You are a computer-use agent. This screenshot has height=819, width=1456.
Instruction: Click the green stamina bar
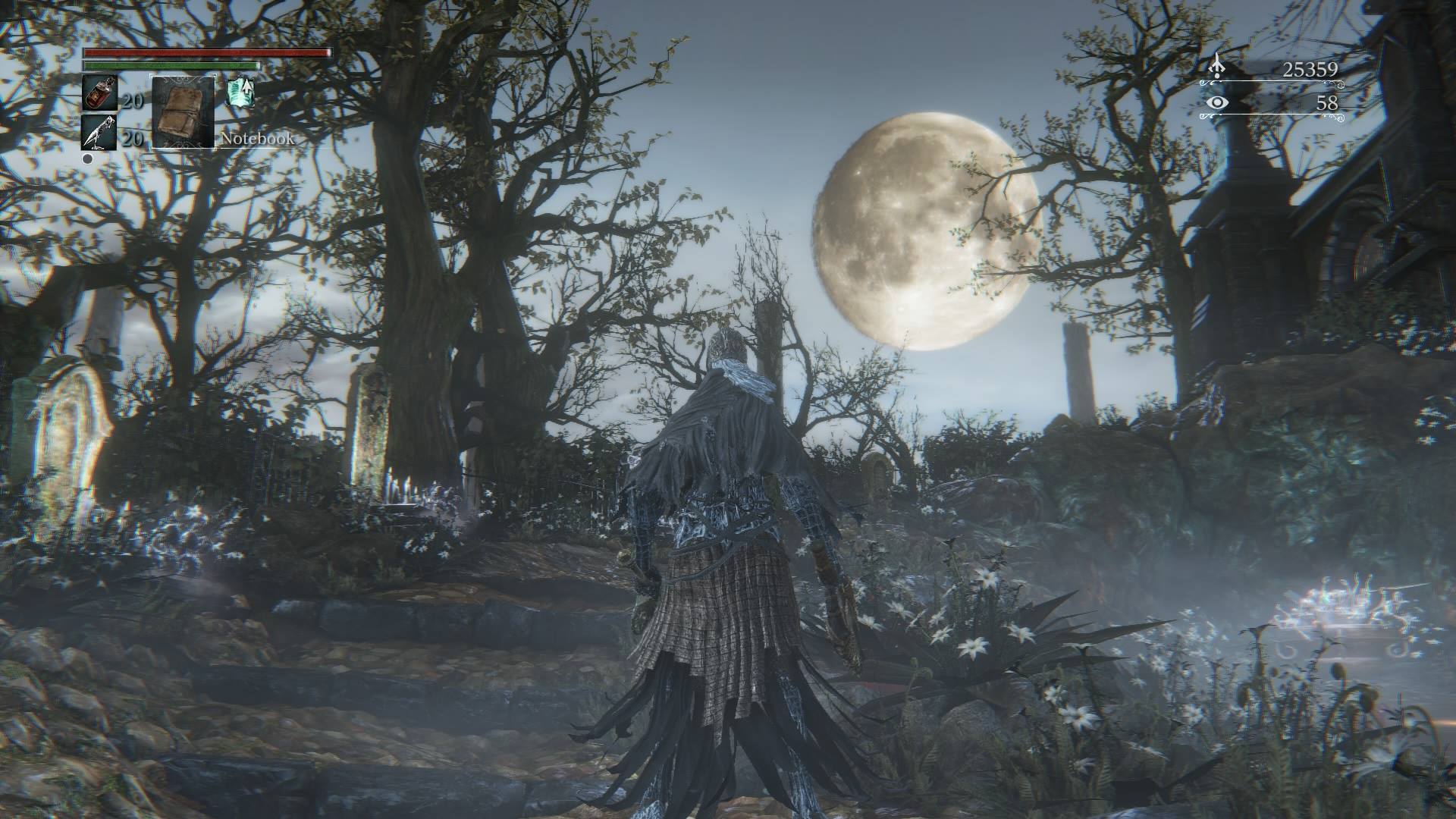tap(171, 67)
